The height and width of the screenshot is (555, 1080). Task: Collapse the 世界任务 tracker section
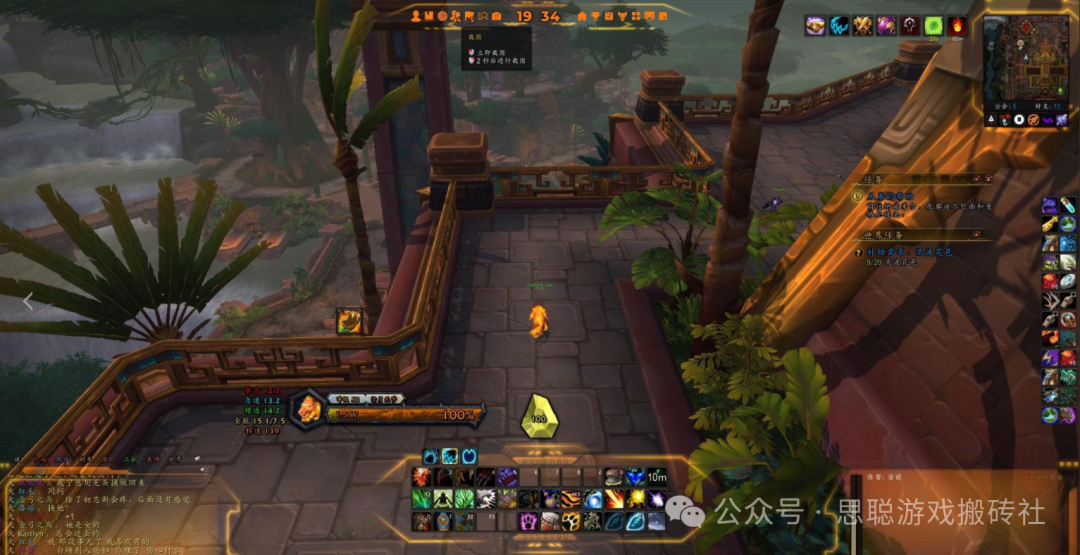tap(988, 235)
